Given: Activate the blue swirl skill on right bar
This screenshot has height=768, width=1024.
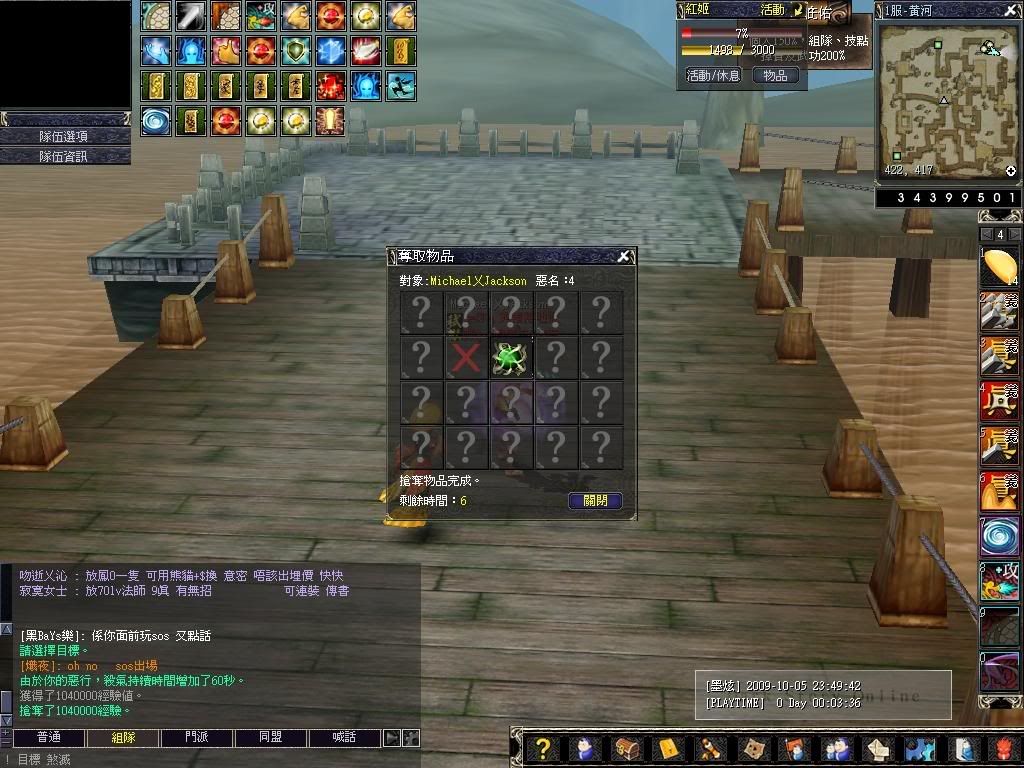Looking at the screenshot, I should (x=999, y=537).
